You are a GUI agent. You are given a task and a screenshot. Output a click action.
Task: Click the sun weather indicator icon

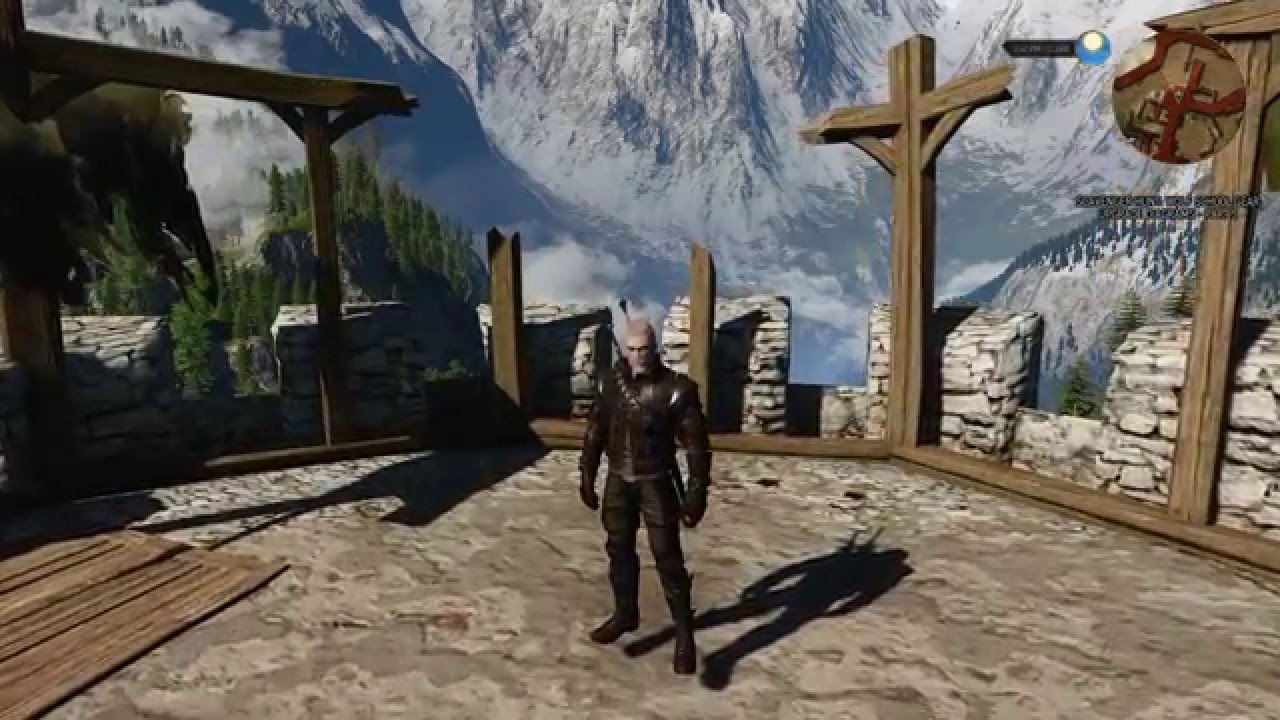(1092, 43)
